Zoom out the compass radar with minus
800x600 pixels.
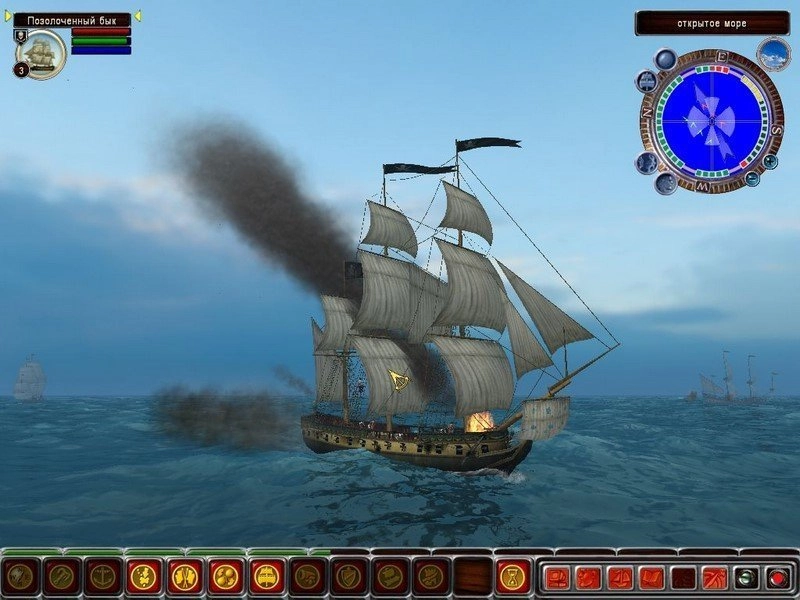752,179
